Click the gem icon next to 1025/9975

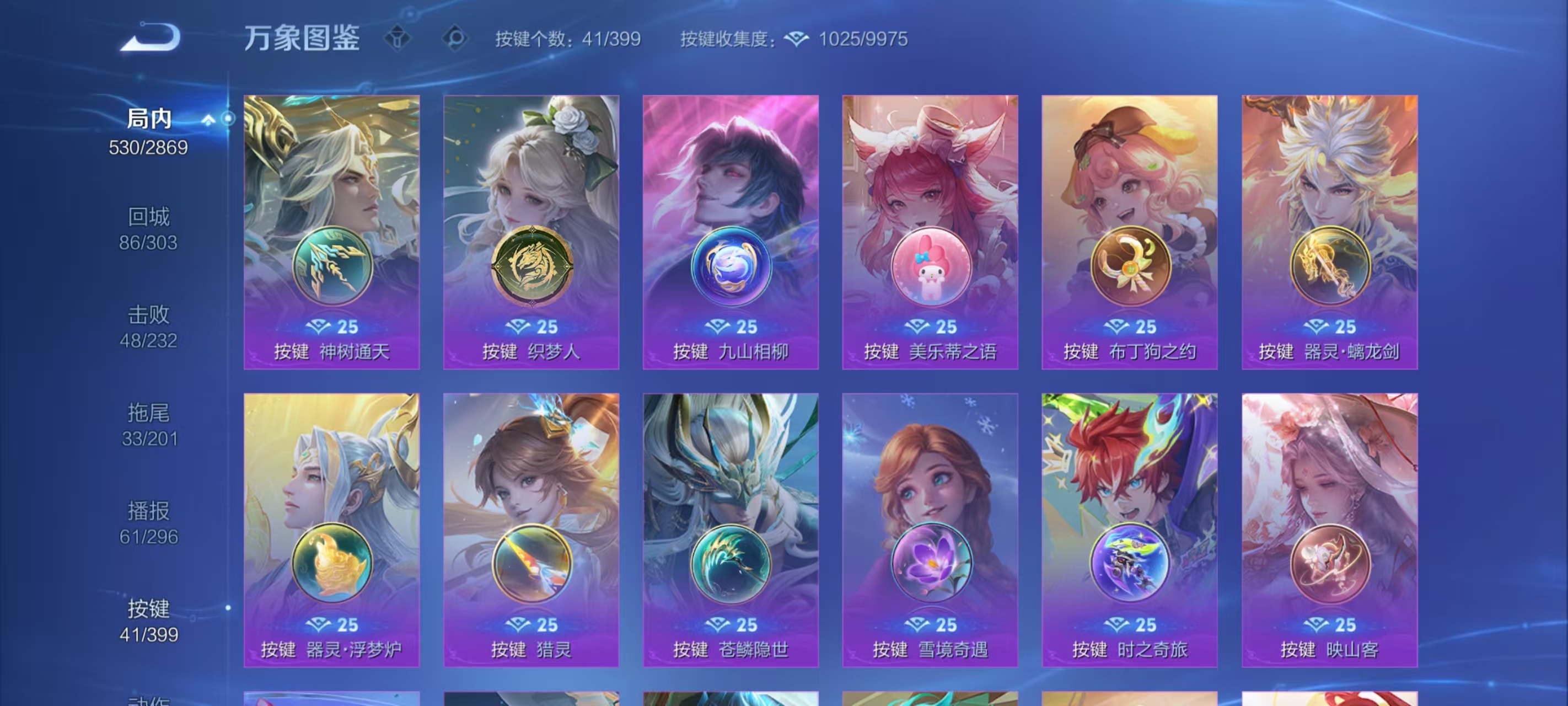[x=798, y=39]
